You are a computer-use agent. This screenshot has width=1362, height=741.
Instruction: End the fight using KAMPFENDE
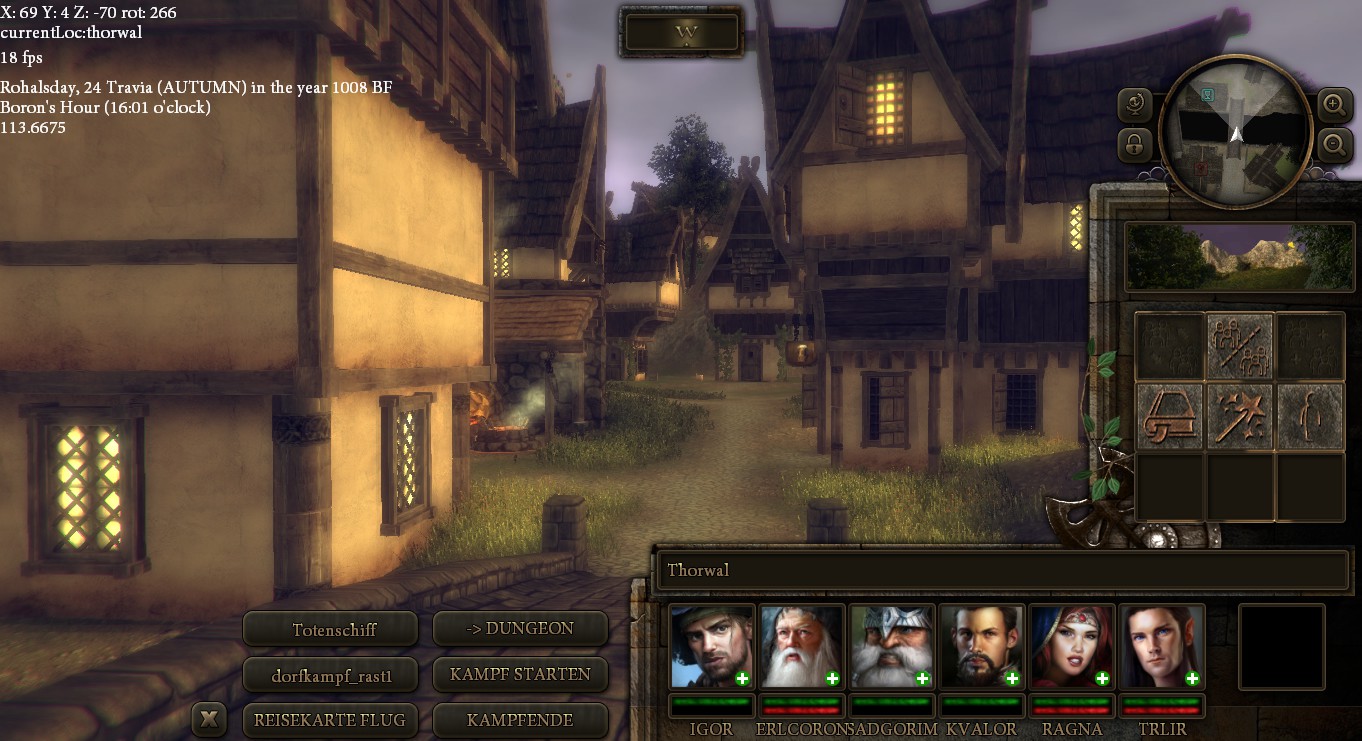point(520,720)
